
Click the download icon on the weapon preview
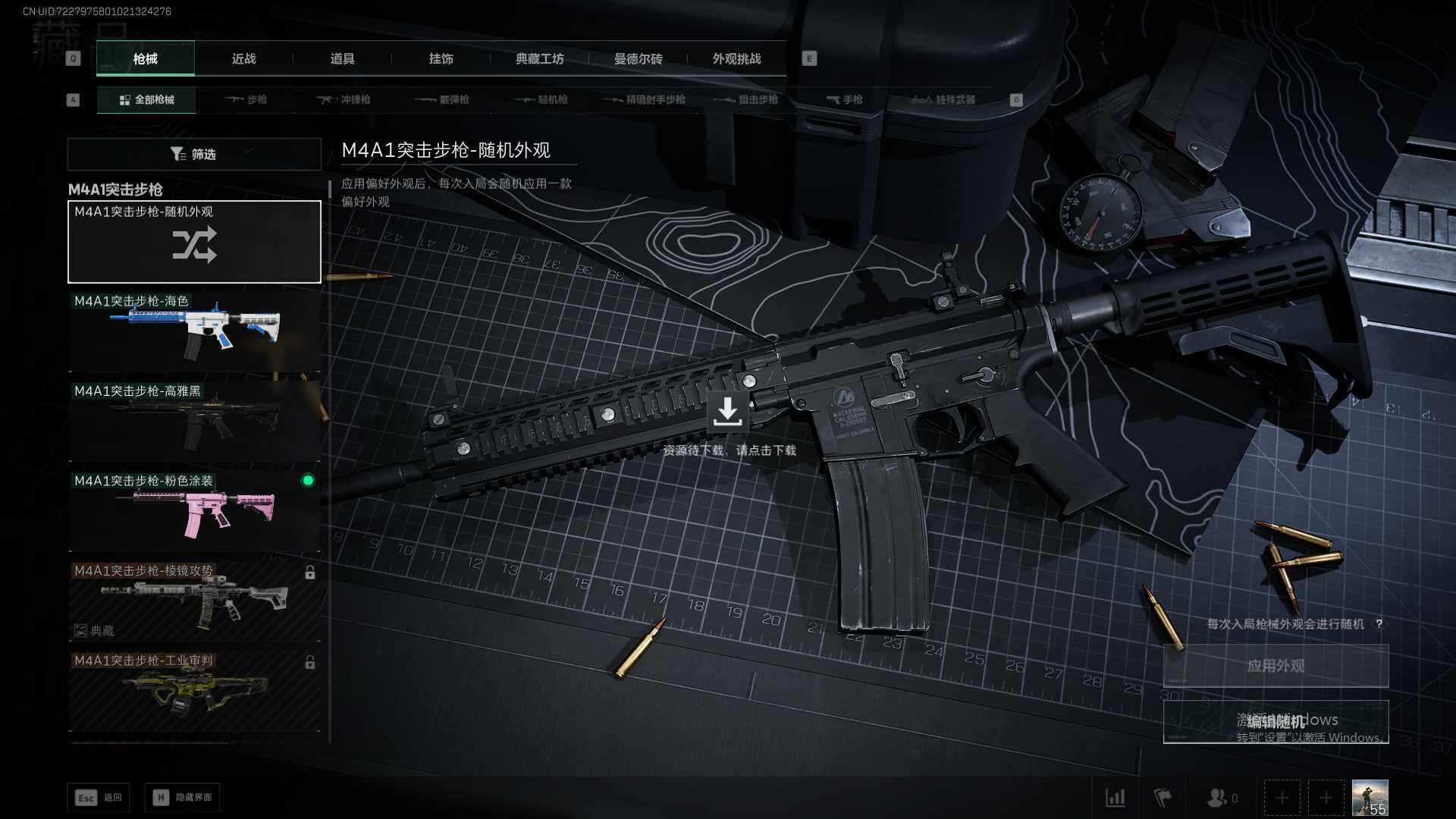(x=727, y=412)
